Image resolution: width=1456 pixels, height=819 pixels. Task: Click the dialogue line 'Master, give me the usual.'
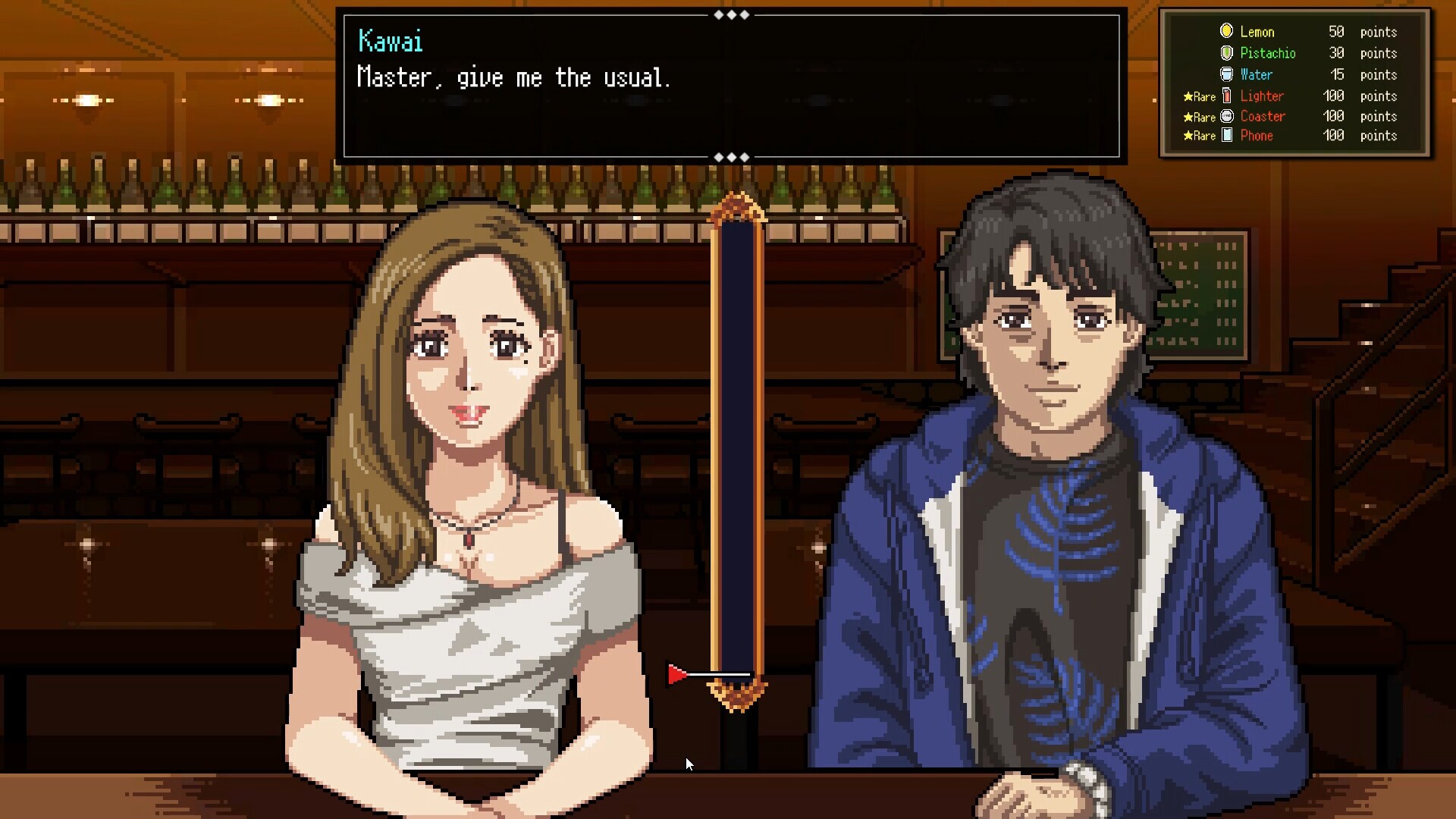pyautogui.click(x=513, y=77)
